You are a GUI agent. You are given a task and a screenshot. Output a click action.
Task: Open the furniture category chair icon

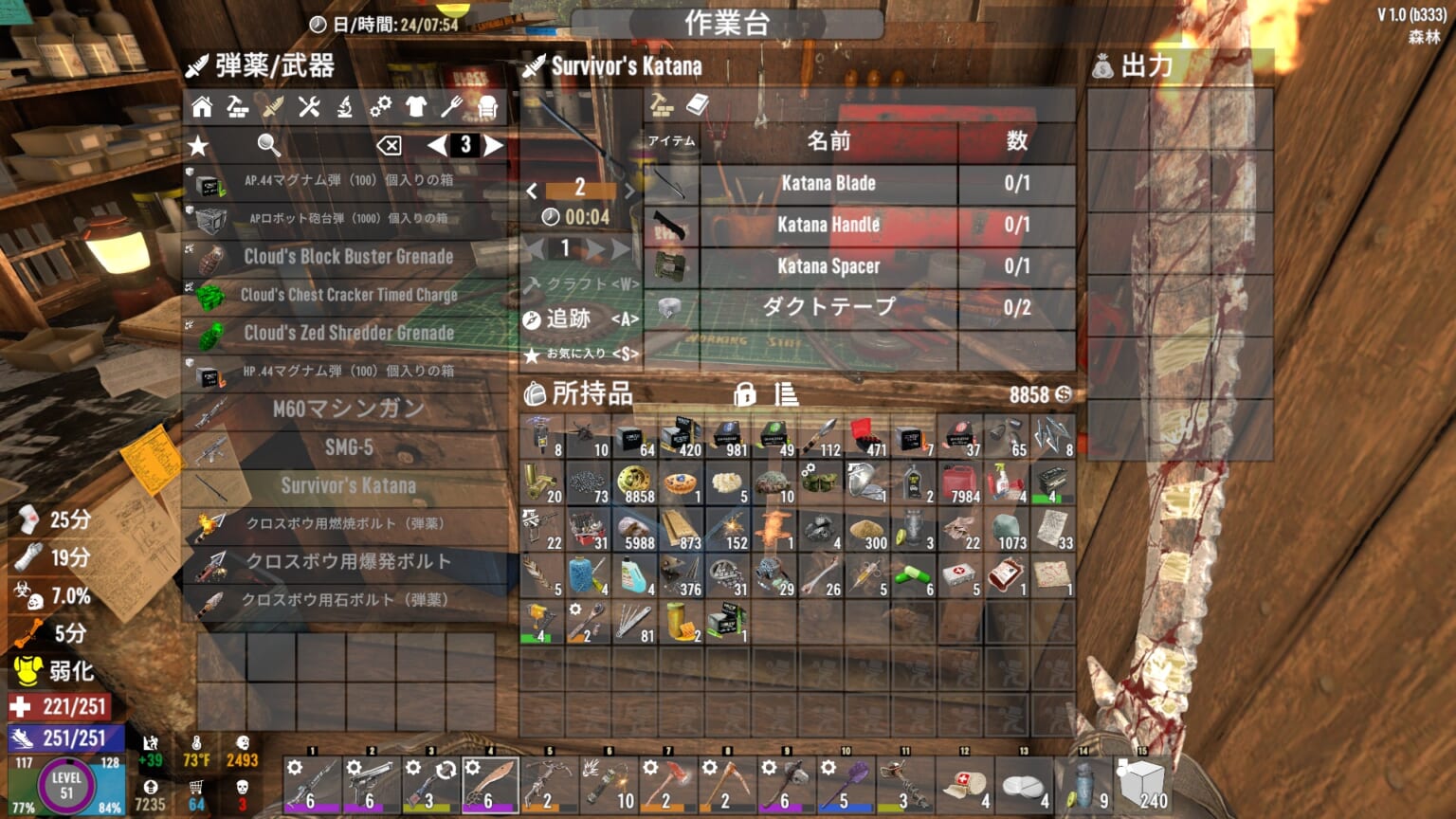(487, 107)
